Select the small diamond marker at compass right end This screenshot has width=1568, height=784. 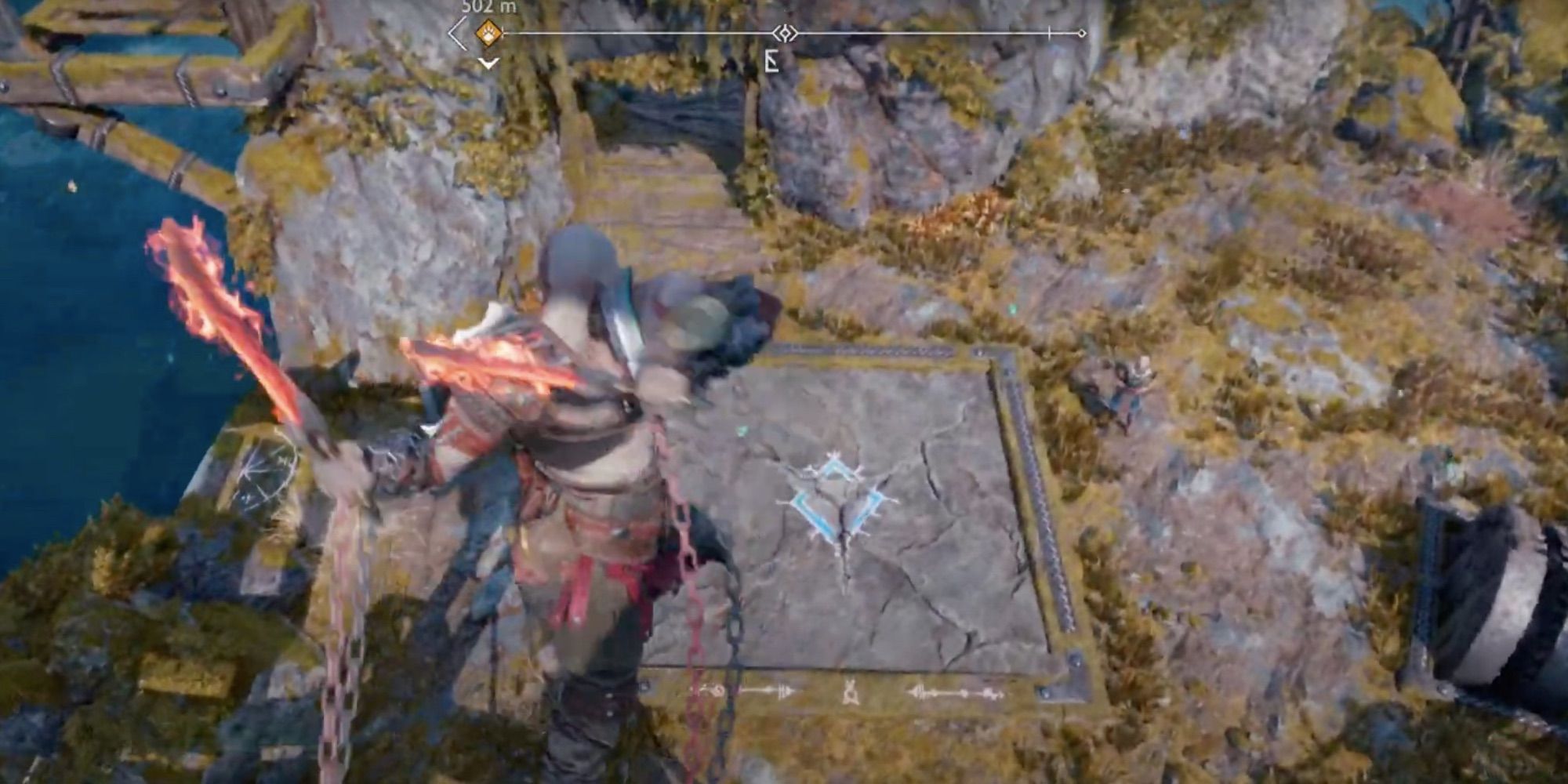tap(1080, 33)
